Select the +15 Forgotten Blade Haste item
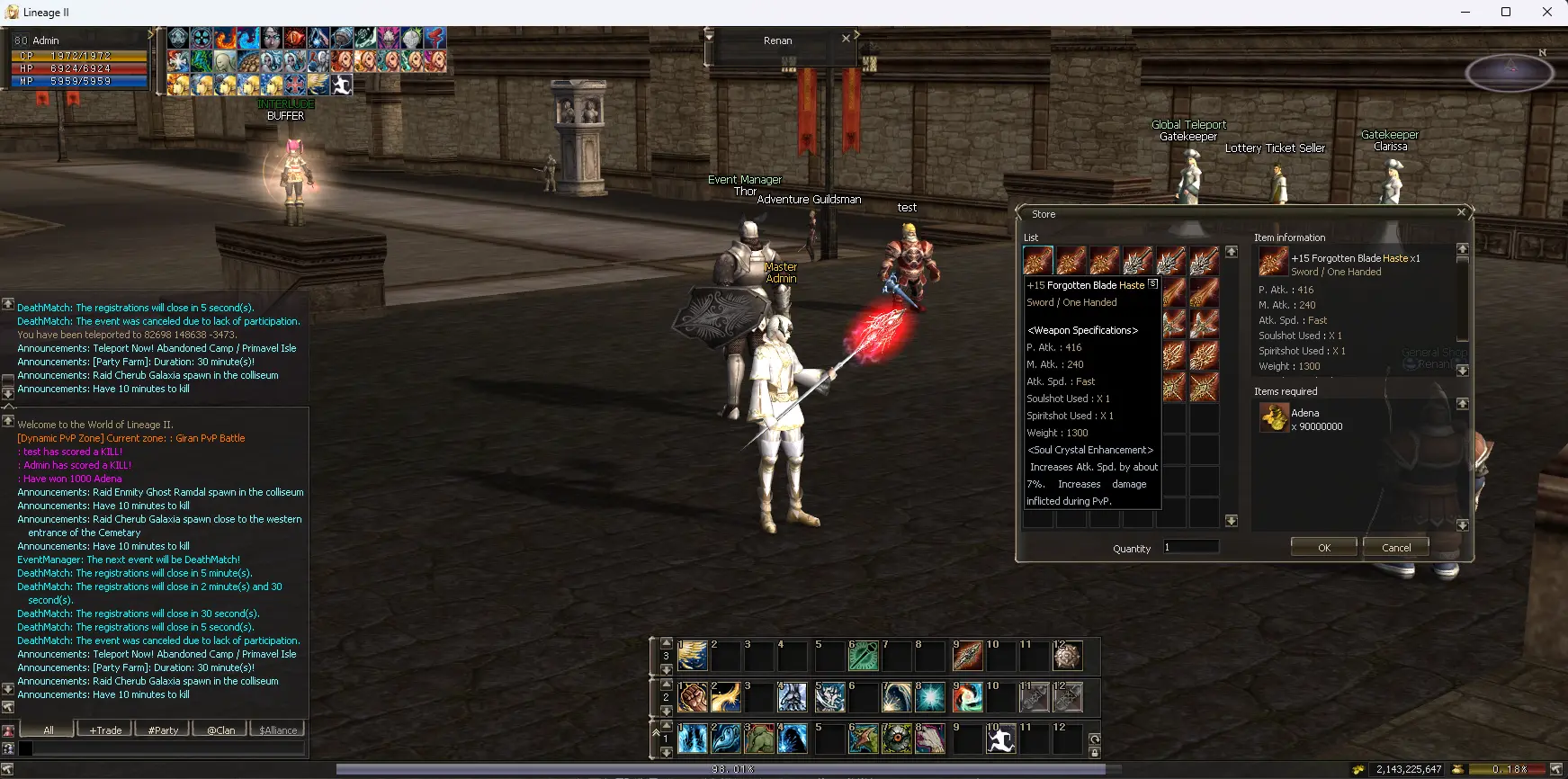The height and width of the screenshot is (779, 1568). click(x=1038, y=261)
